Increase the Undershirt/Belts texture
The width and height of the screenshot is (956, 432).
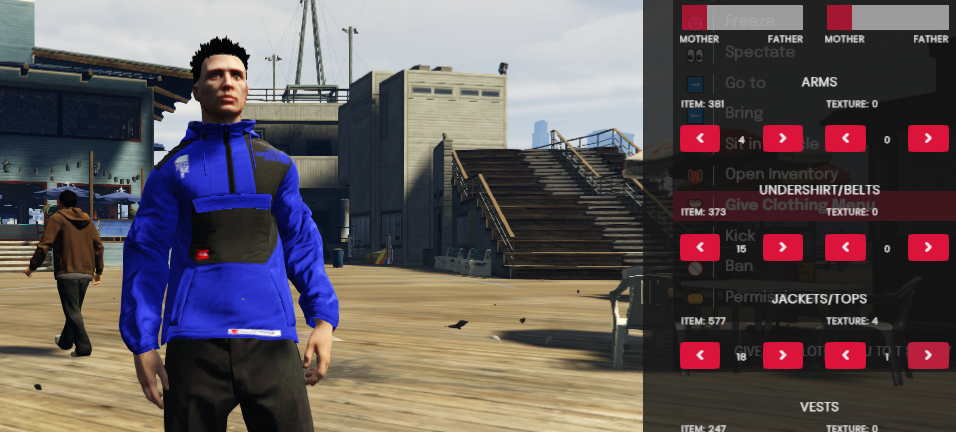pyautogui.click(x=928, y=247)
